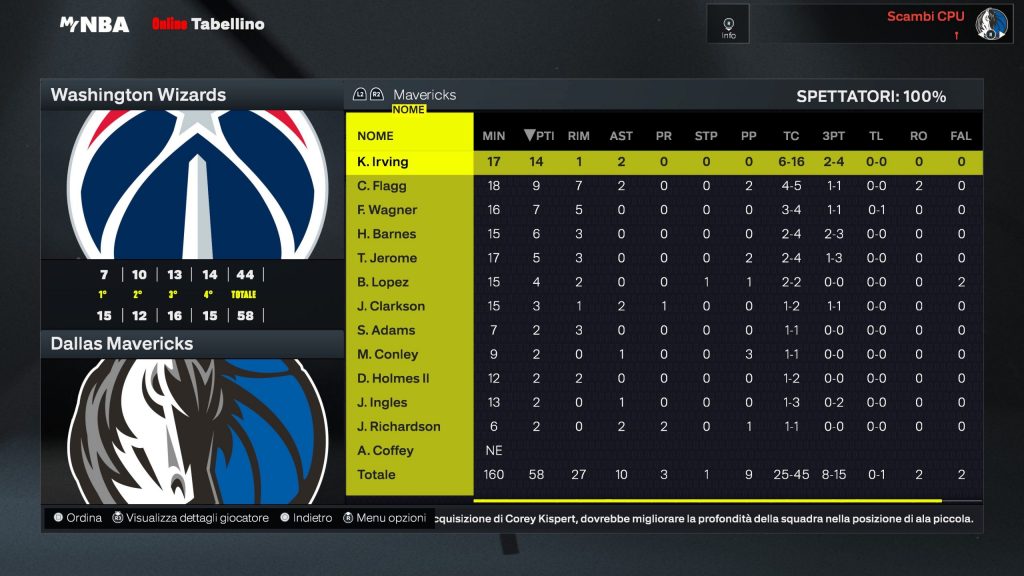Image resolution: width=1024 pixels, height=576 pixels.
Task: Select A. Coffey's row
Action: pos(385,450)
